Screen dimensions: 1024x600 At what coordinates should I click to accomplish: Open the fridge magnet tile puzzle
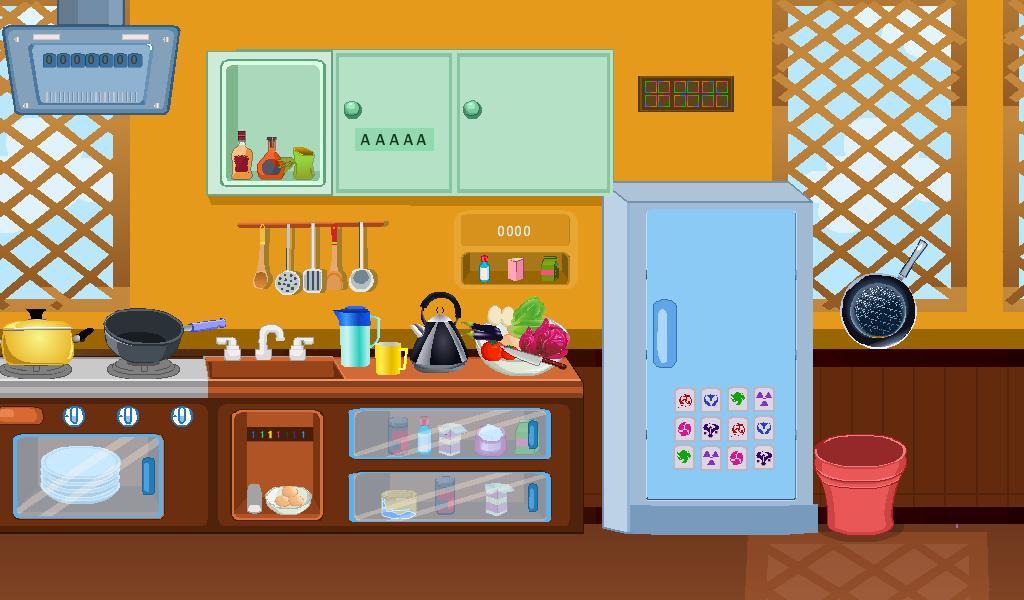click(x=724, y=429)
